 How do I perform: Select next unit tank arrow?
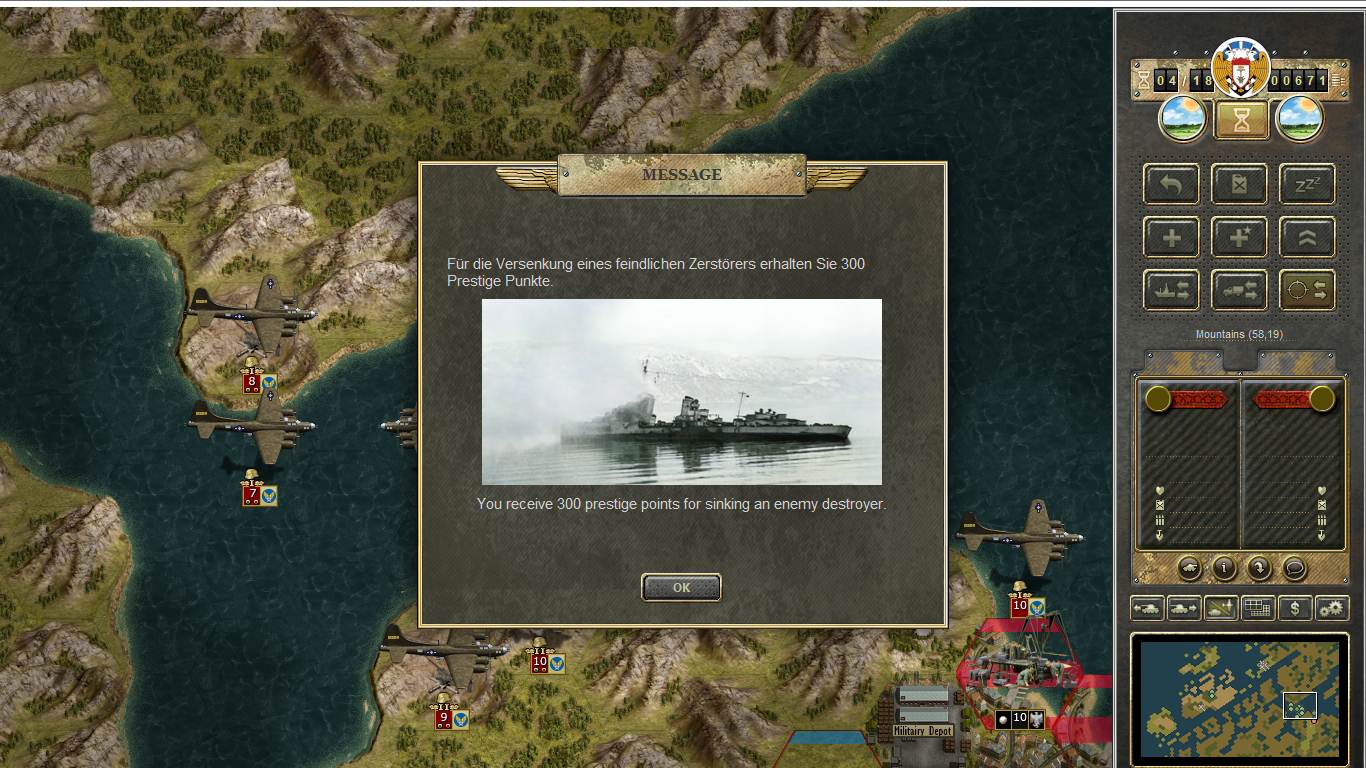(x=1184, y=607)
